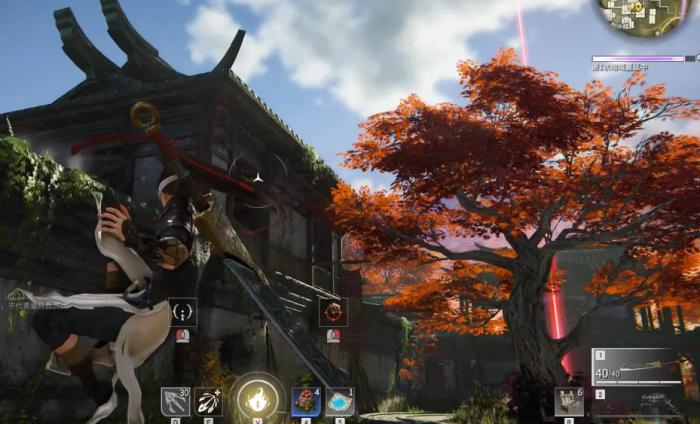The height and width of the screenshot is (424, 700).
Task: Select the grappling hook slot with 30 count
Action: (175, 402)
